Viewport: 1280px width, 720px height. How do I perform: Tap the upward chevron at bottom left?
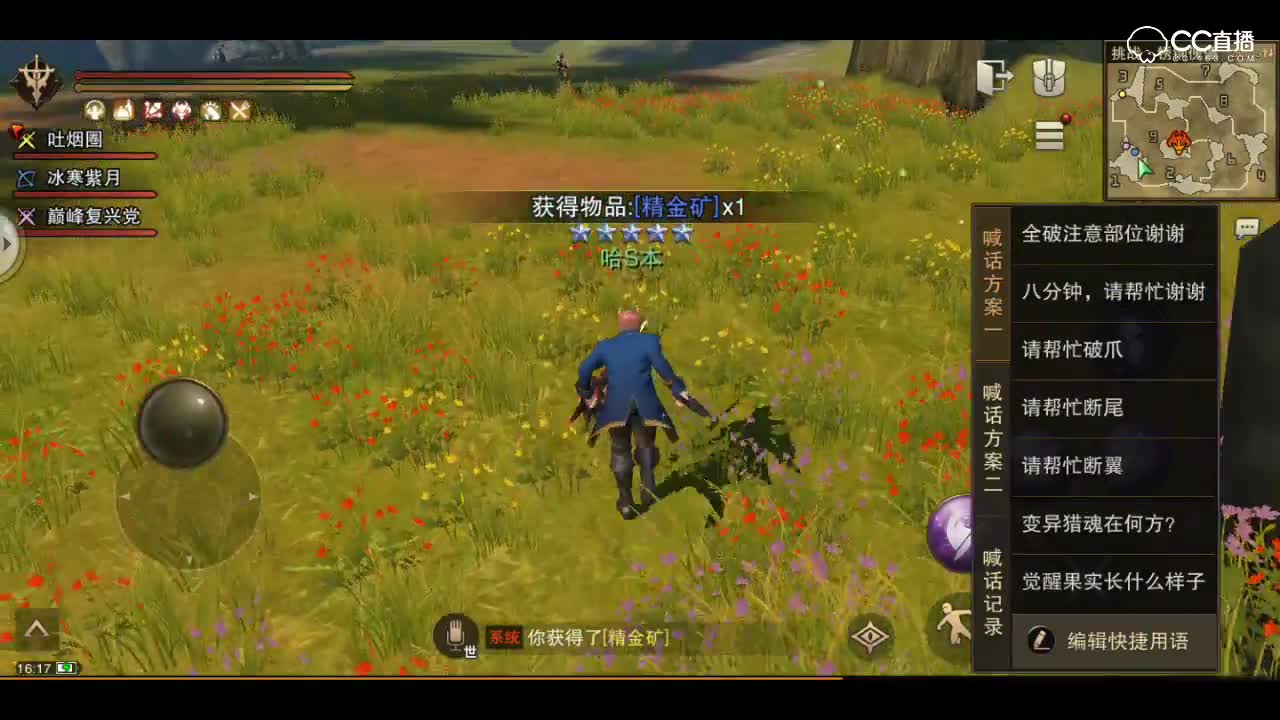[37, 629]
